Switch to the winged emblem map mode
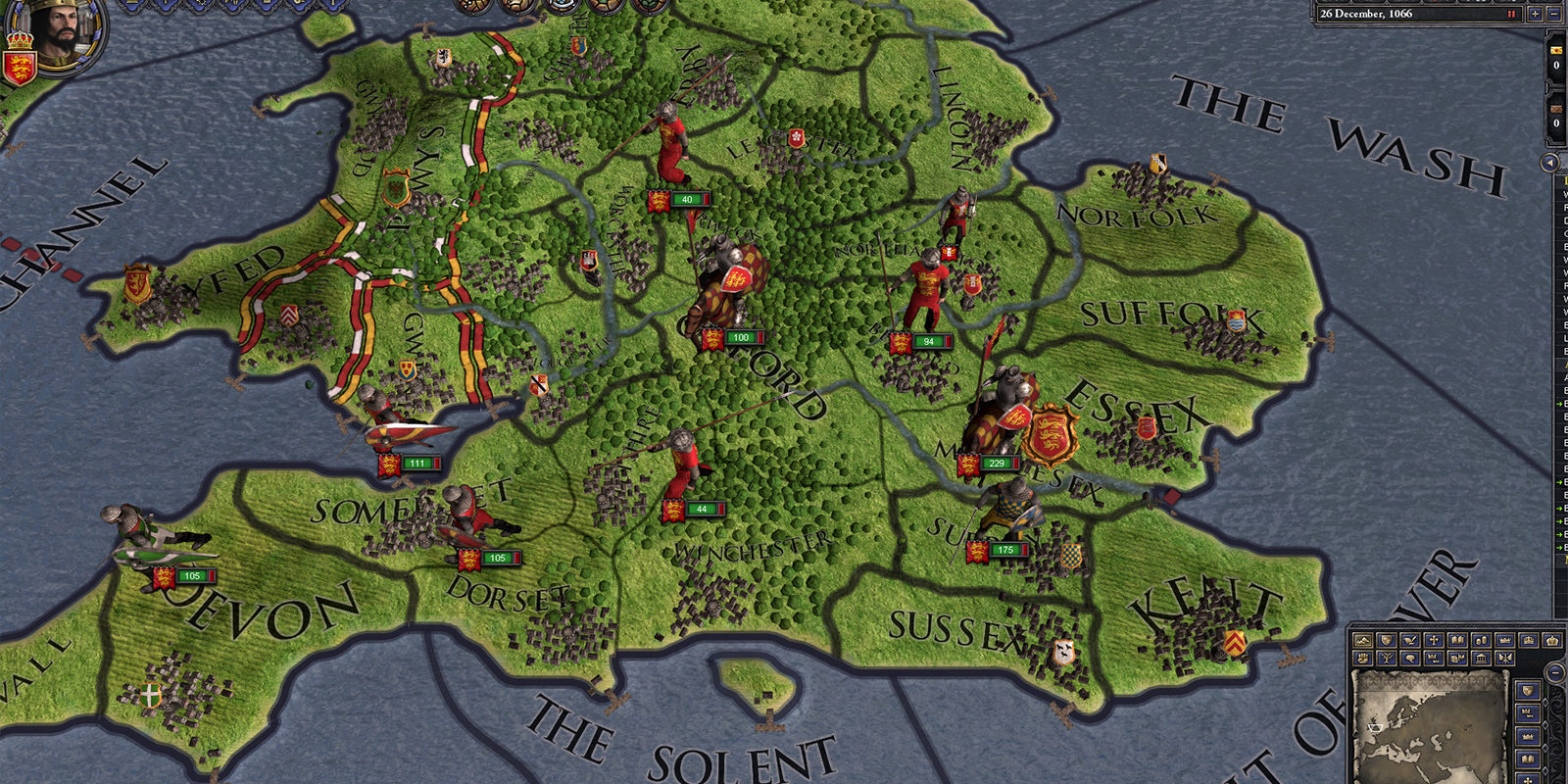Screen dimensions: 1568x784 [x=1505, y=659]
